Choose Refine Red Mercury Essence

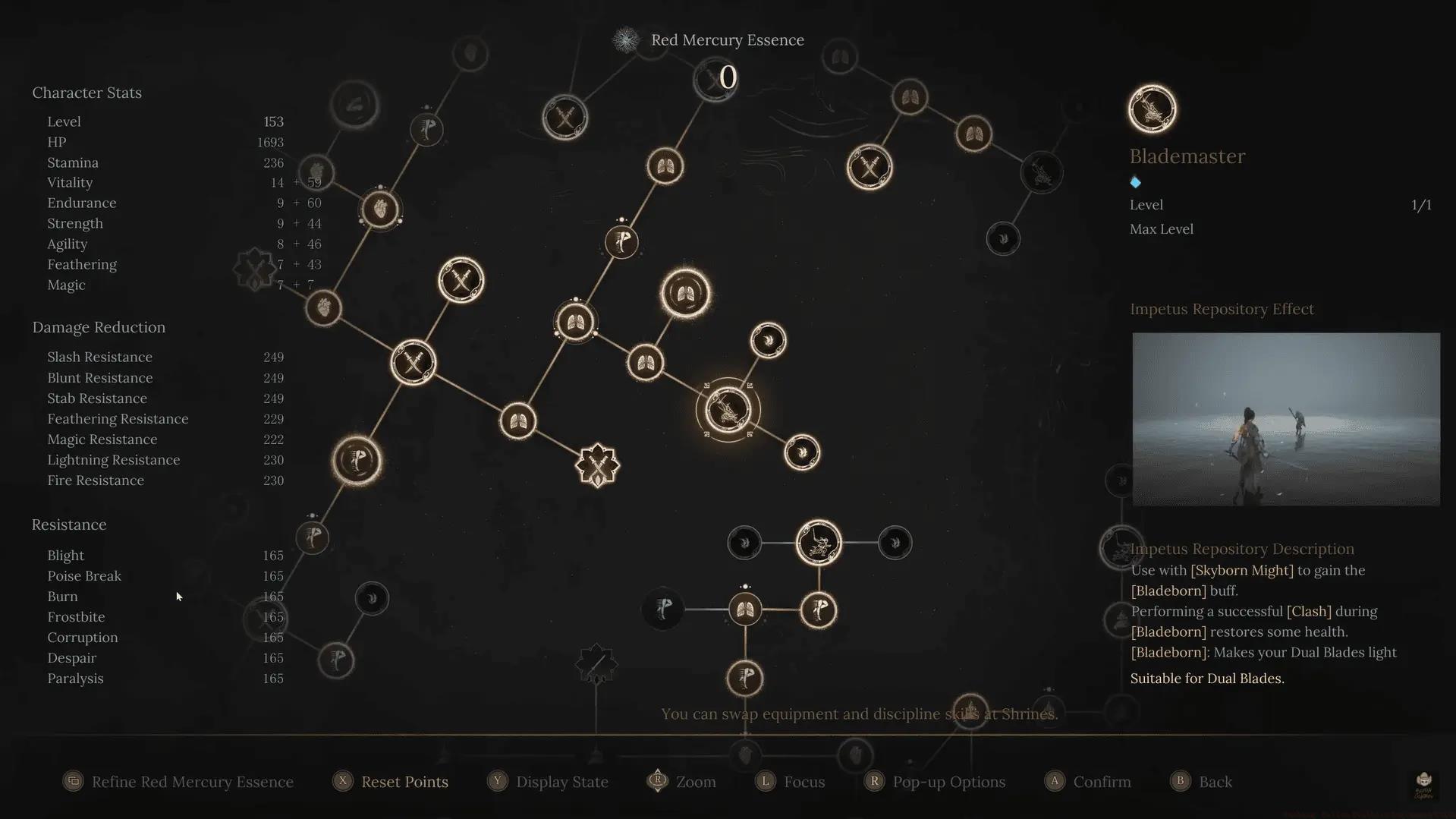[192, 782]
